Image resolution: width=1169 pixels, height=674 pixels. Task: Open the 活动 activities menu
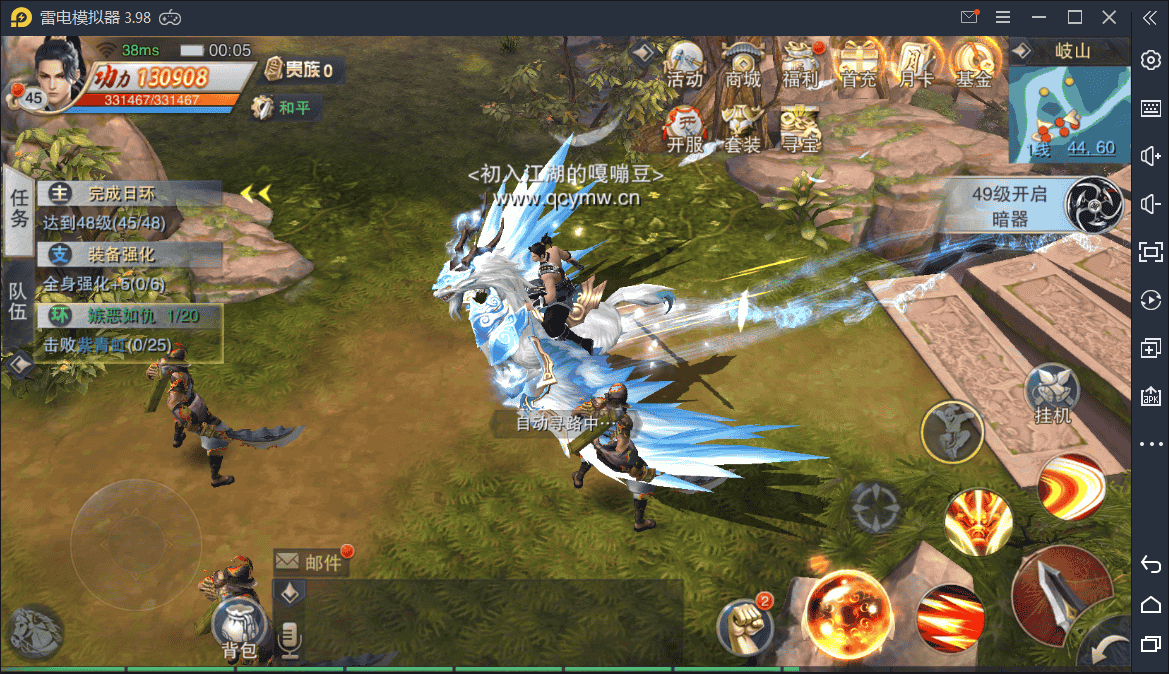685,64
